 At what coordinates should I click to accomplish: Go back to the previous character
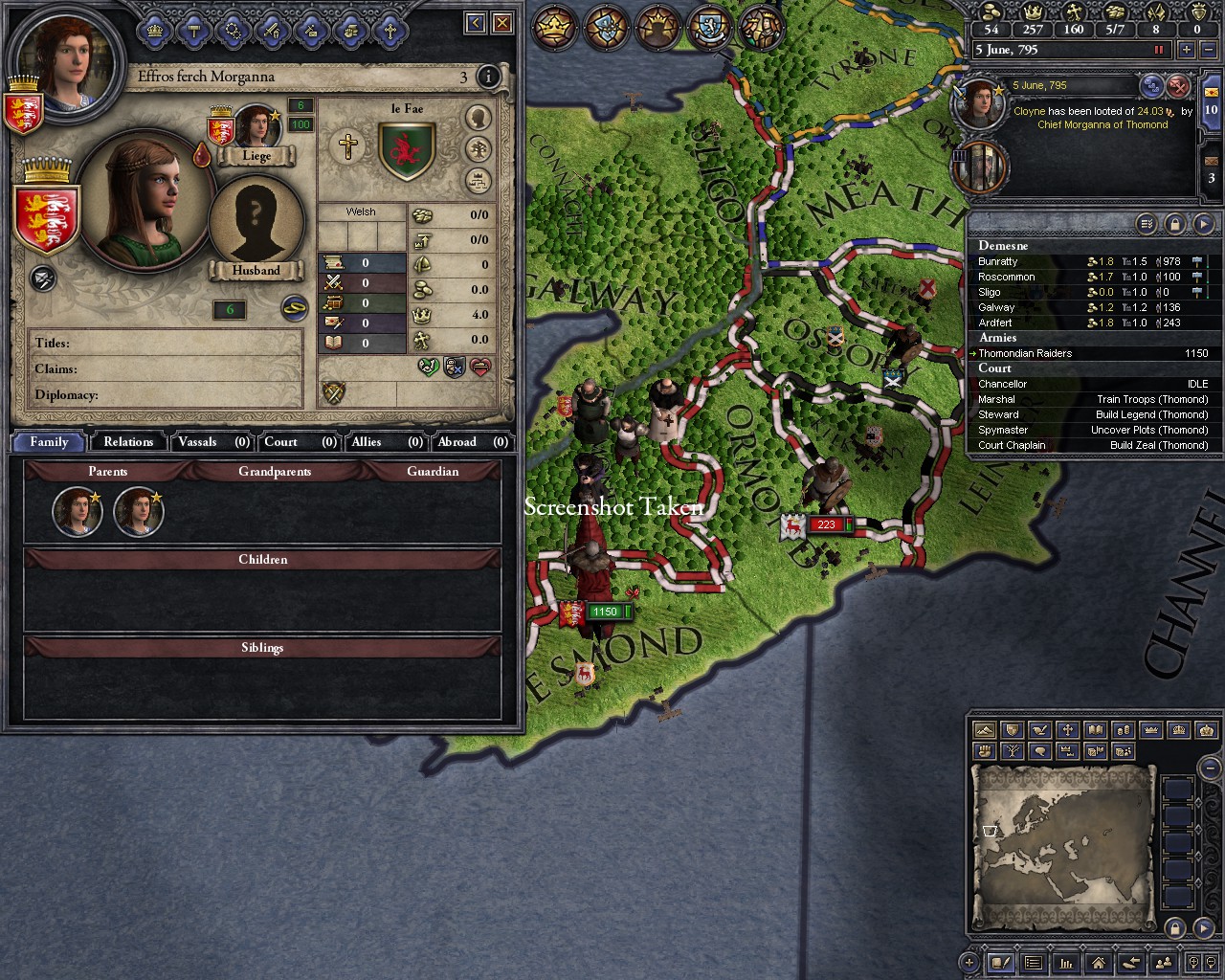(476, 22)
